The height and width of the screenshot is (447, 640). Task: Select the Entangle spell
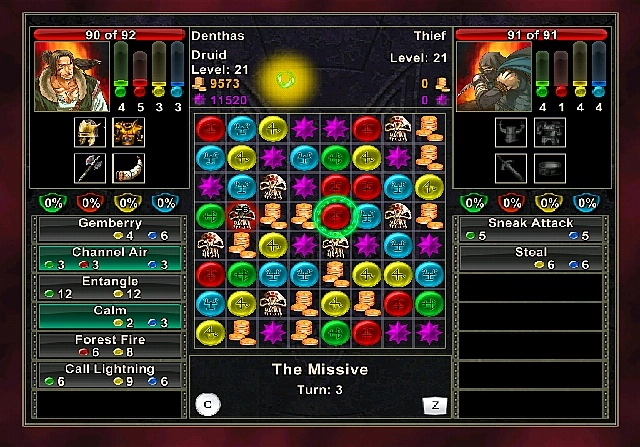point(109,287)
